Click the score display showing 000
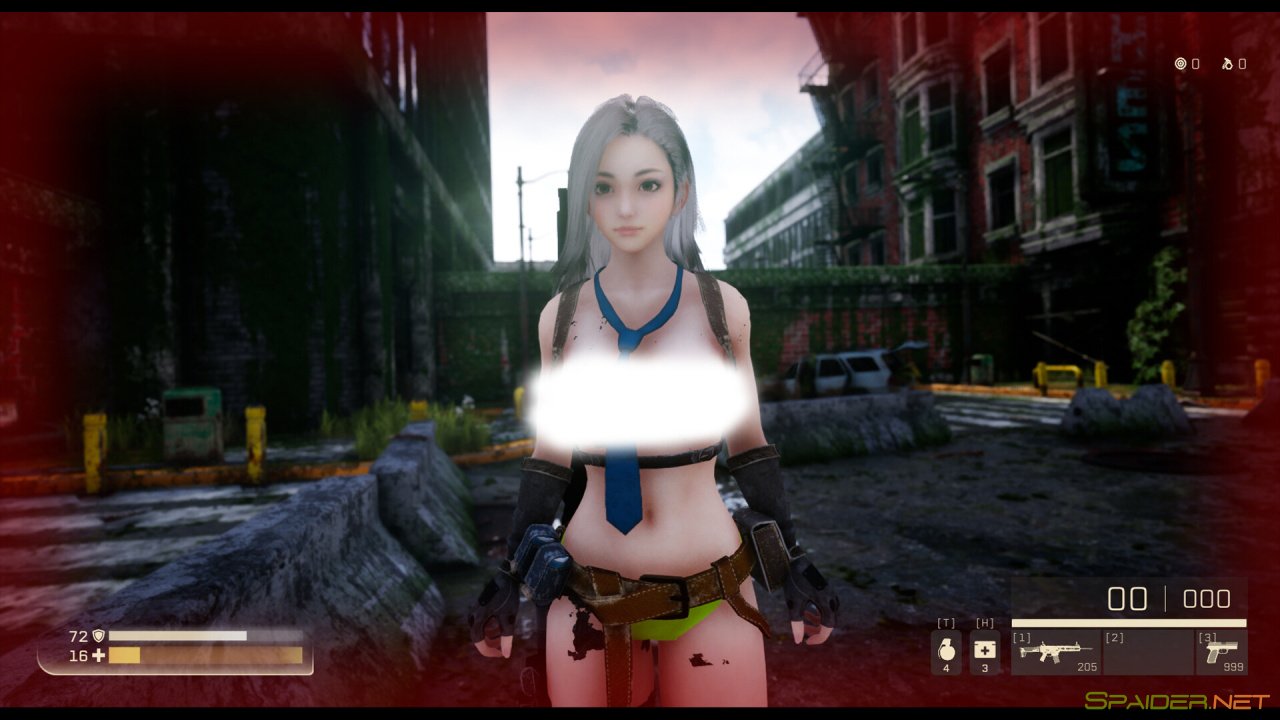 [x=1207, y=597]
